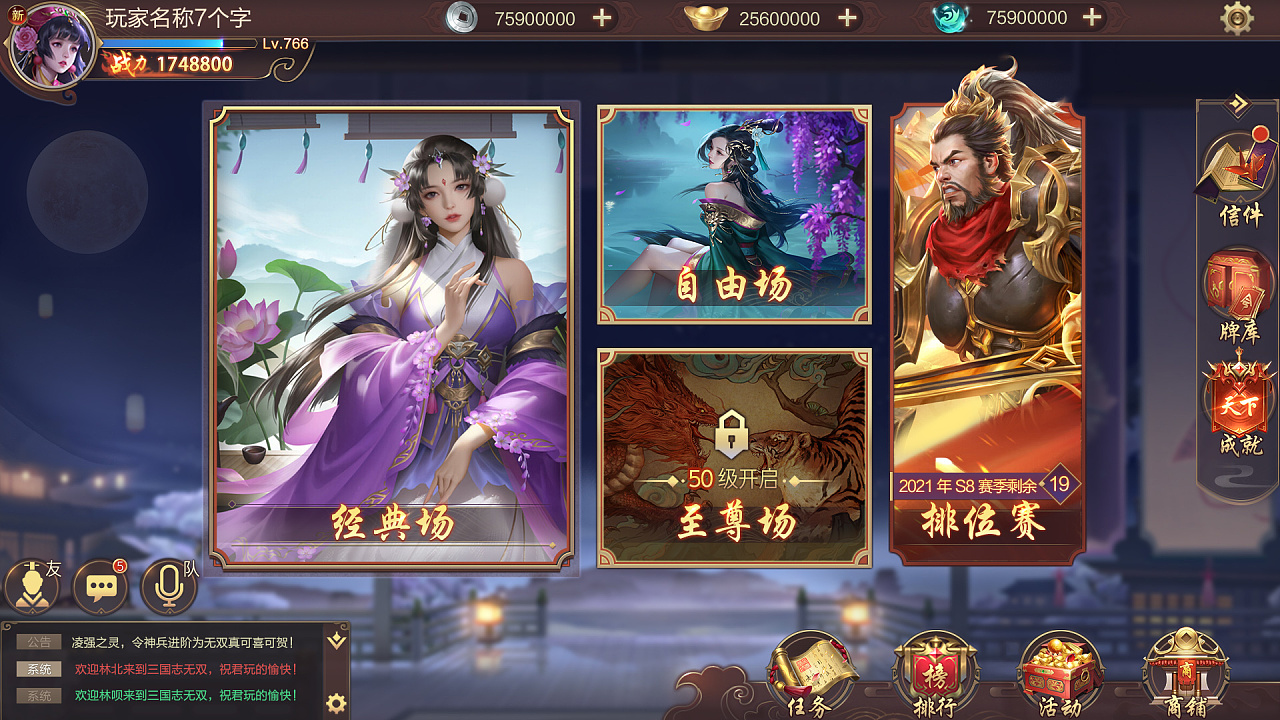
Task: Open the game settings gear
Action: tap(1236, 17)
